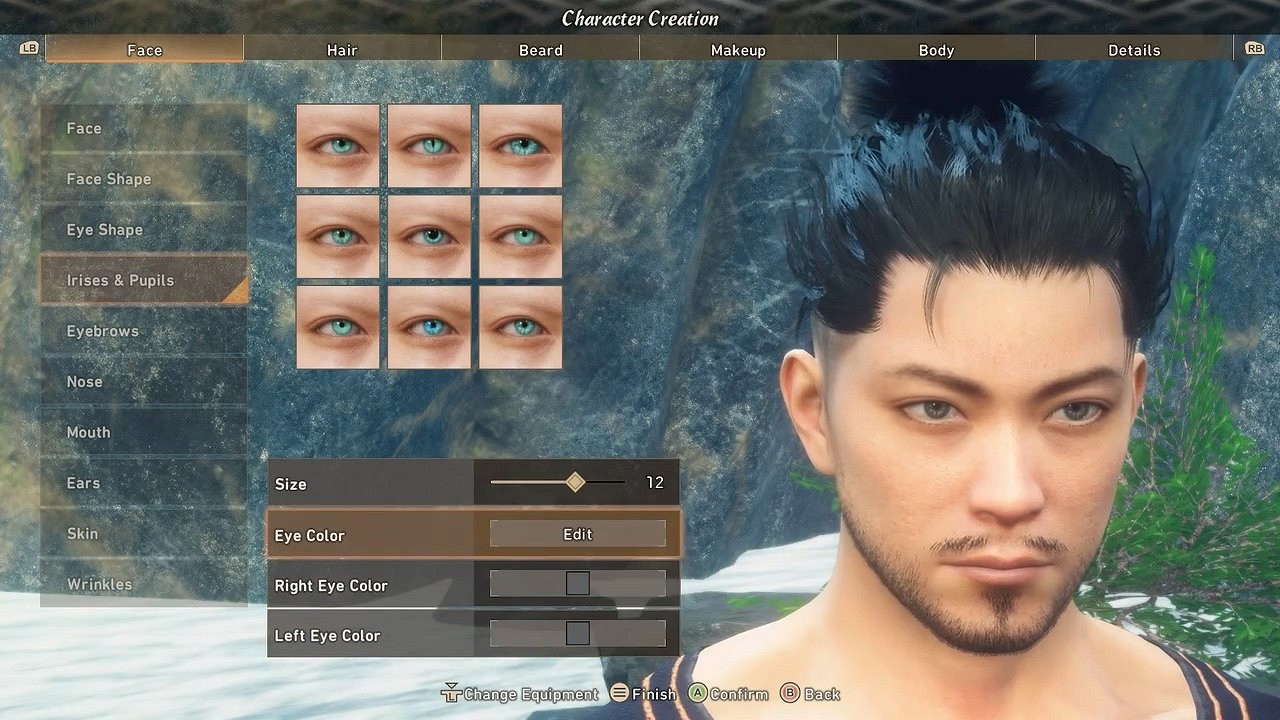The width and height of the screenshot is (1280, 720).
Task: Open the Makeup tab
Action: [x=738, y=48]
